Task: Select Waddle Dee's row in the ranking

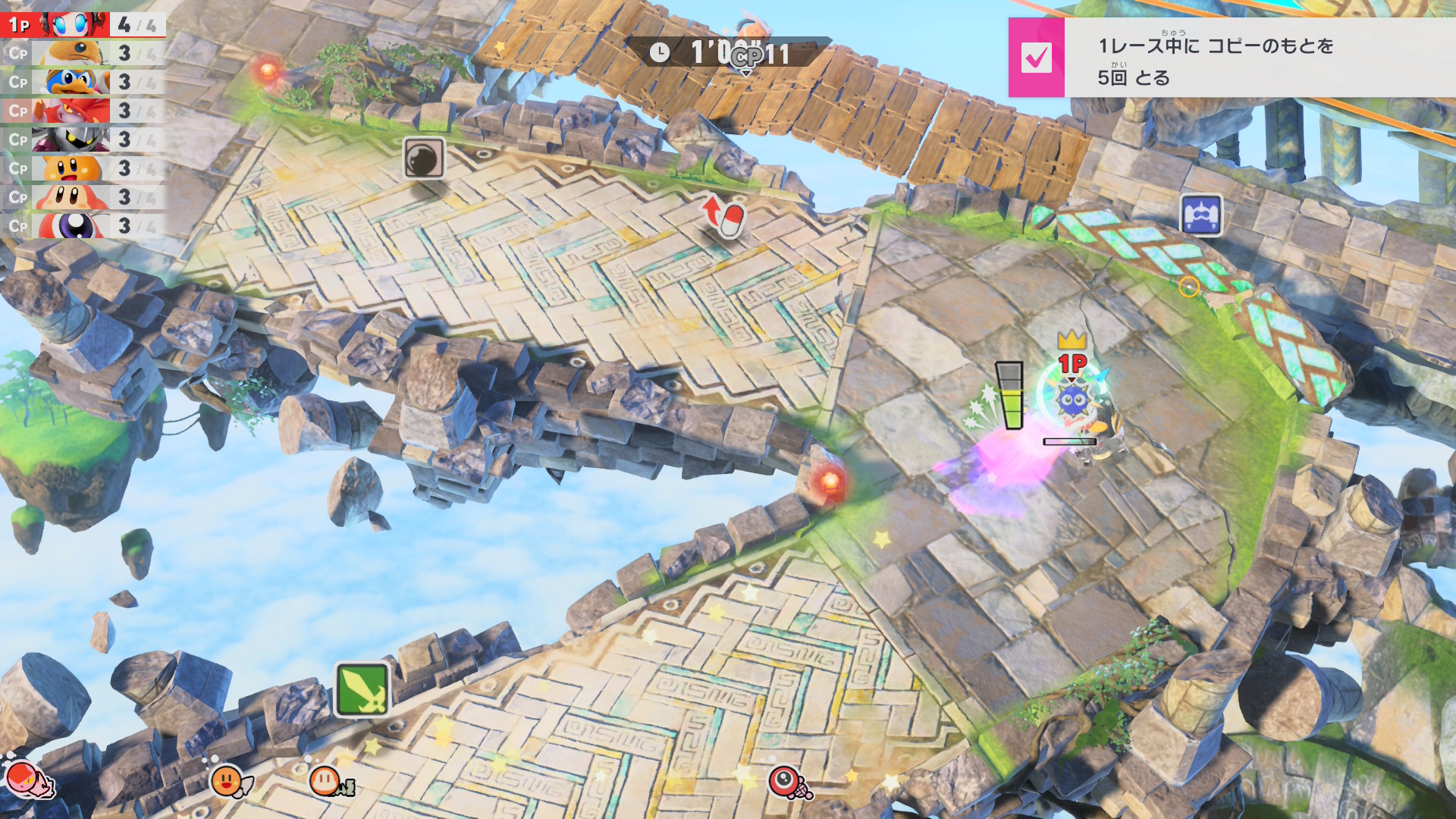Action: pos(82,197)
